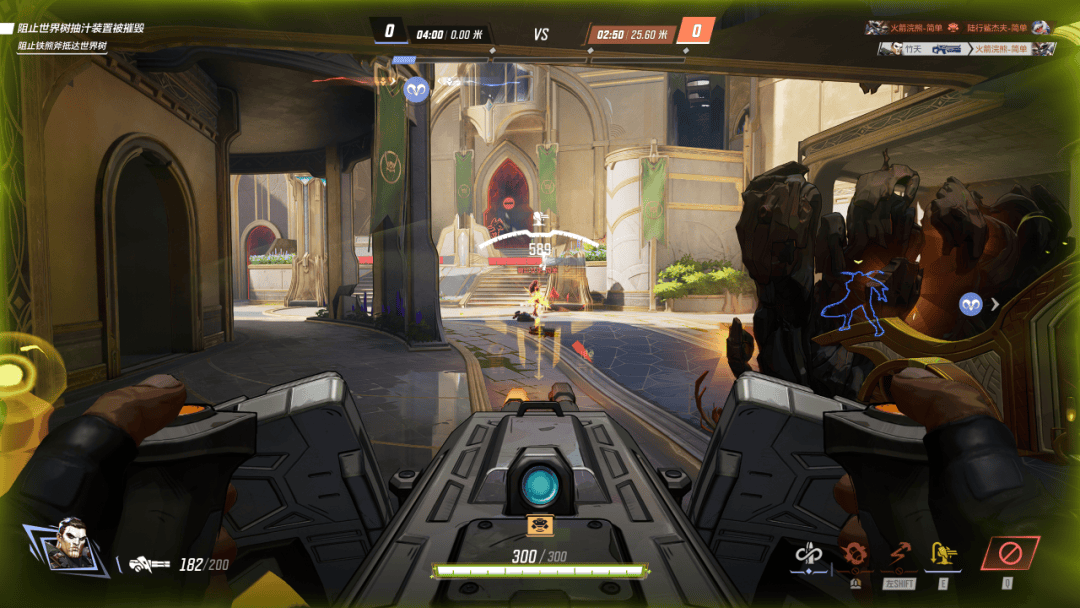The height and width of the screenshot is (608, 1080).
Task: Click the disabled red smoke grenade ability
Action: [853, 553]
